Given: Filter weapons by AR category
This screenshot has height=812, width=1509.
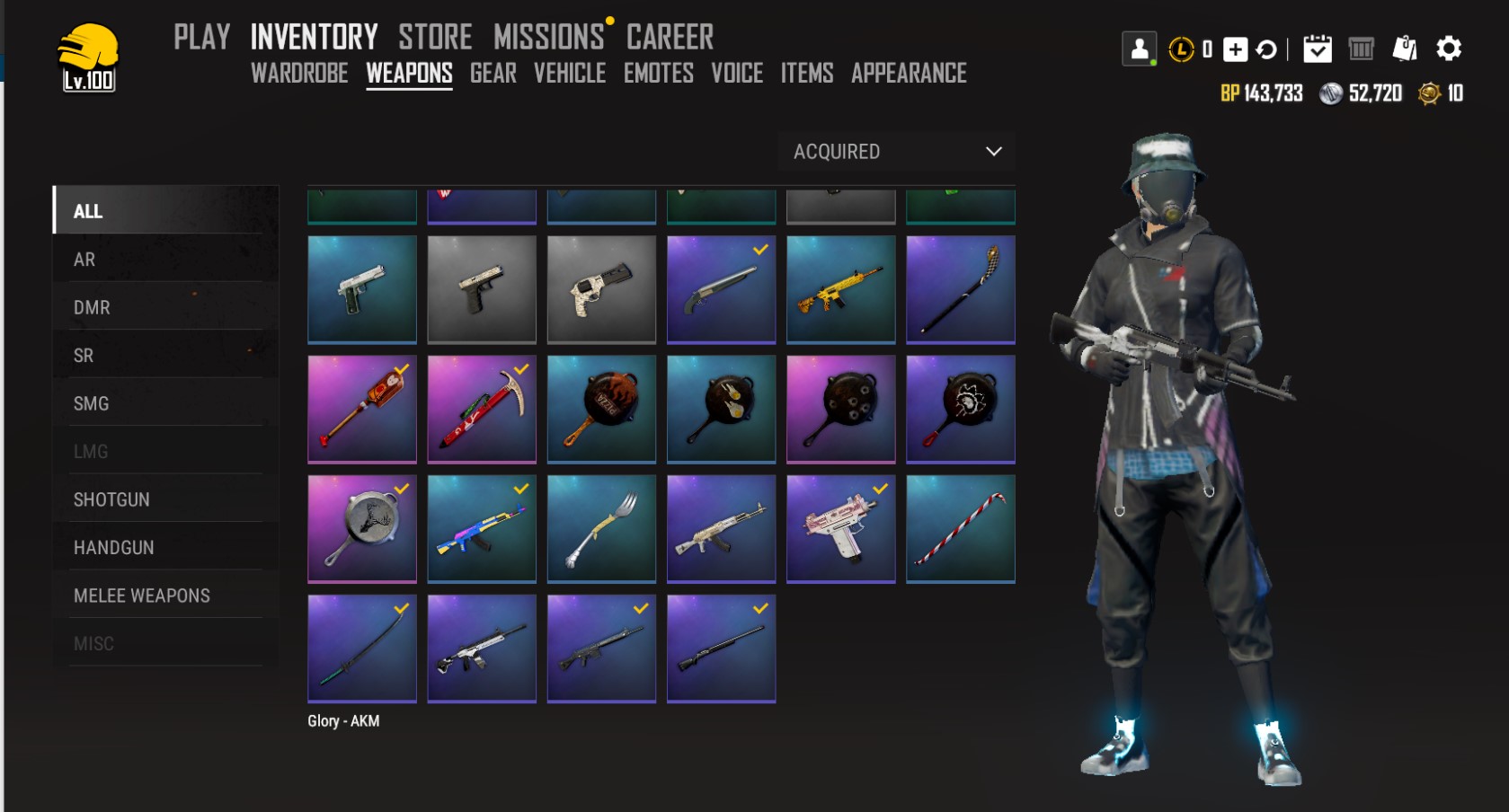Looking at the screenshot, I should click(x=84, y=260).
